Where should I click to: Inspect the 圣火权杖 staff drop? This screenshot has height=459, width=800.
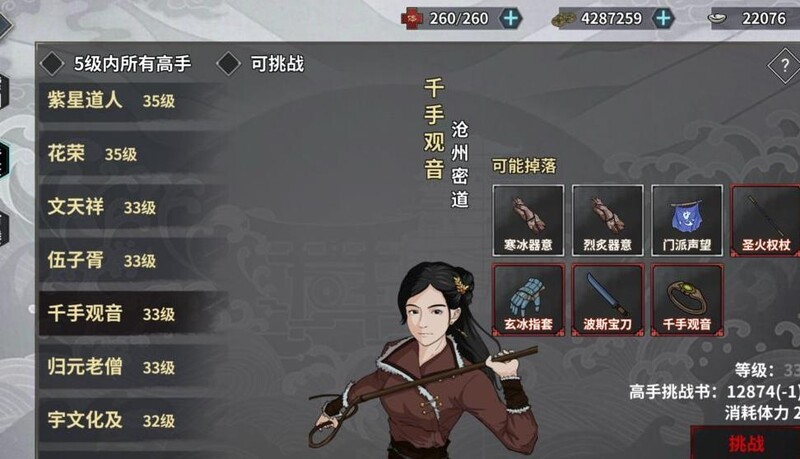[x=766, y=219]
